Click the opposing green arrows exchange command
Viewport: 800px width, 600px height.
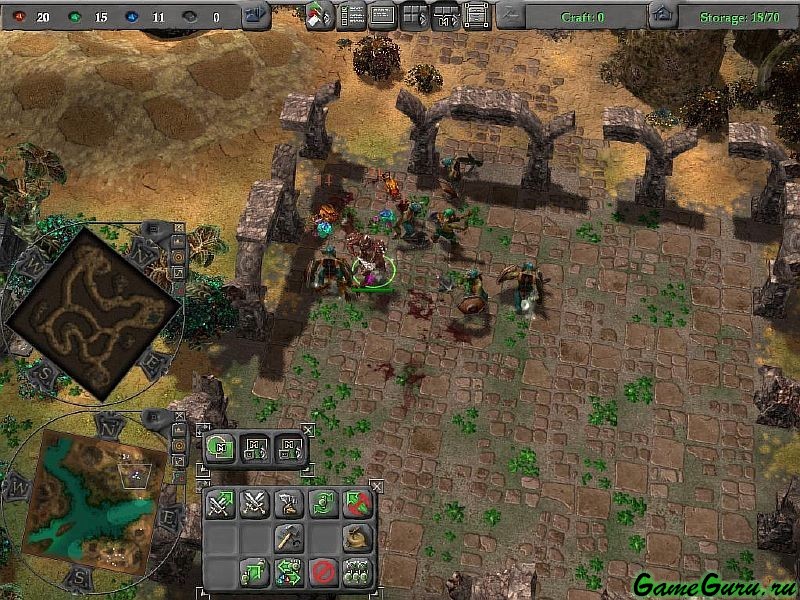coord(289,572)
